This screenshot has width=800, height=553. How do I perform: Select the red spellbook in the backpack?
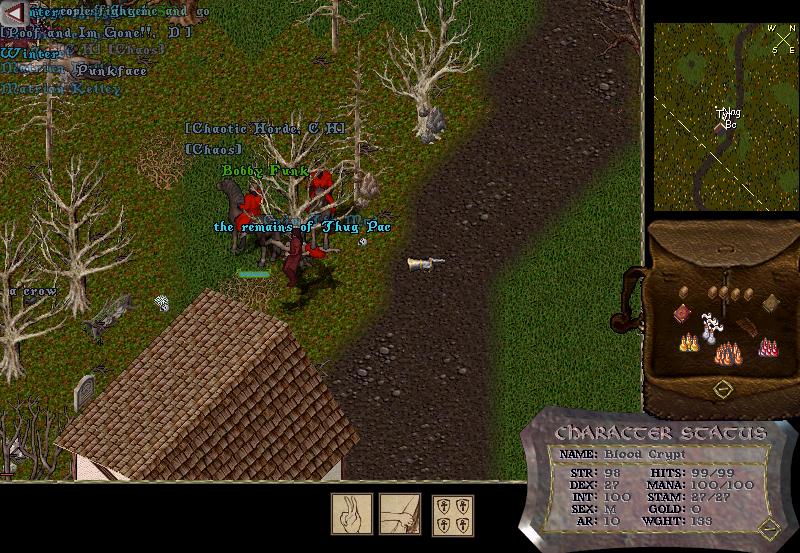tap(682, 314)
